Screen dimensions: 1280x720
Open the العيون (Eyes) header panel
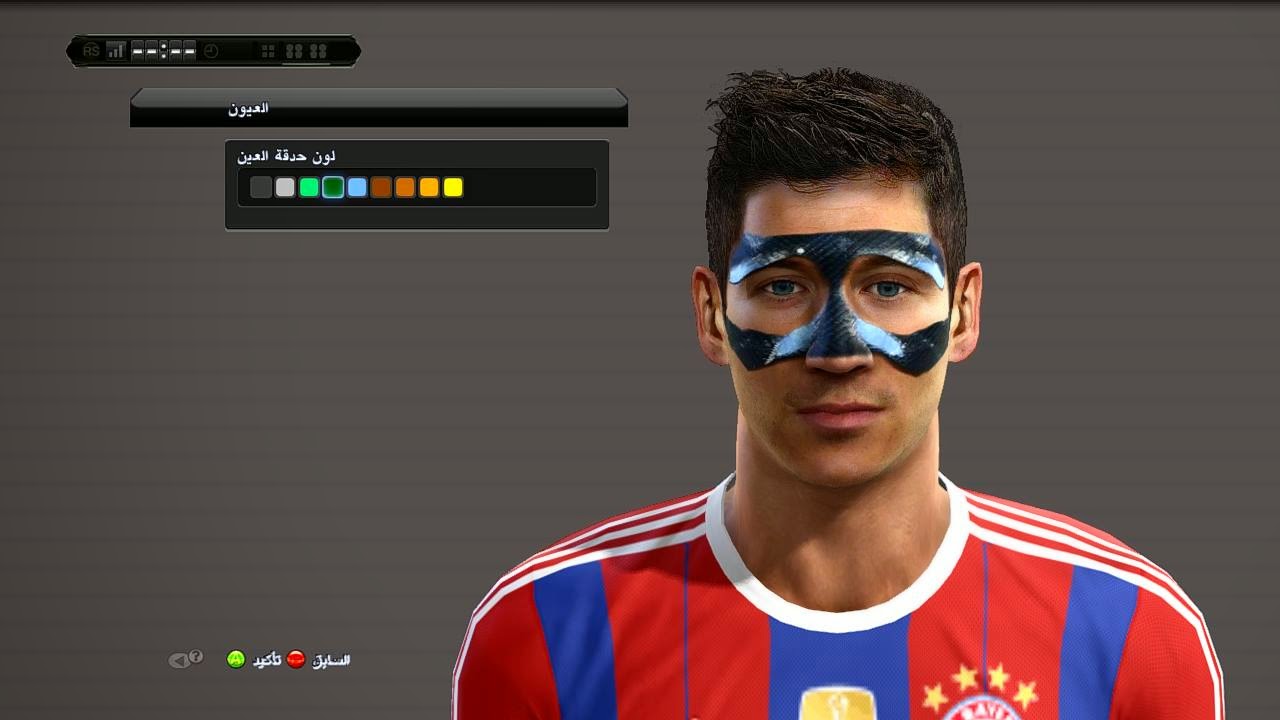[x=378, y=107]
